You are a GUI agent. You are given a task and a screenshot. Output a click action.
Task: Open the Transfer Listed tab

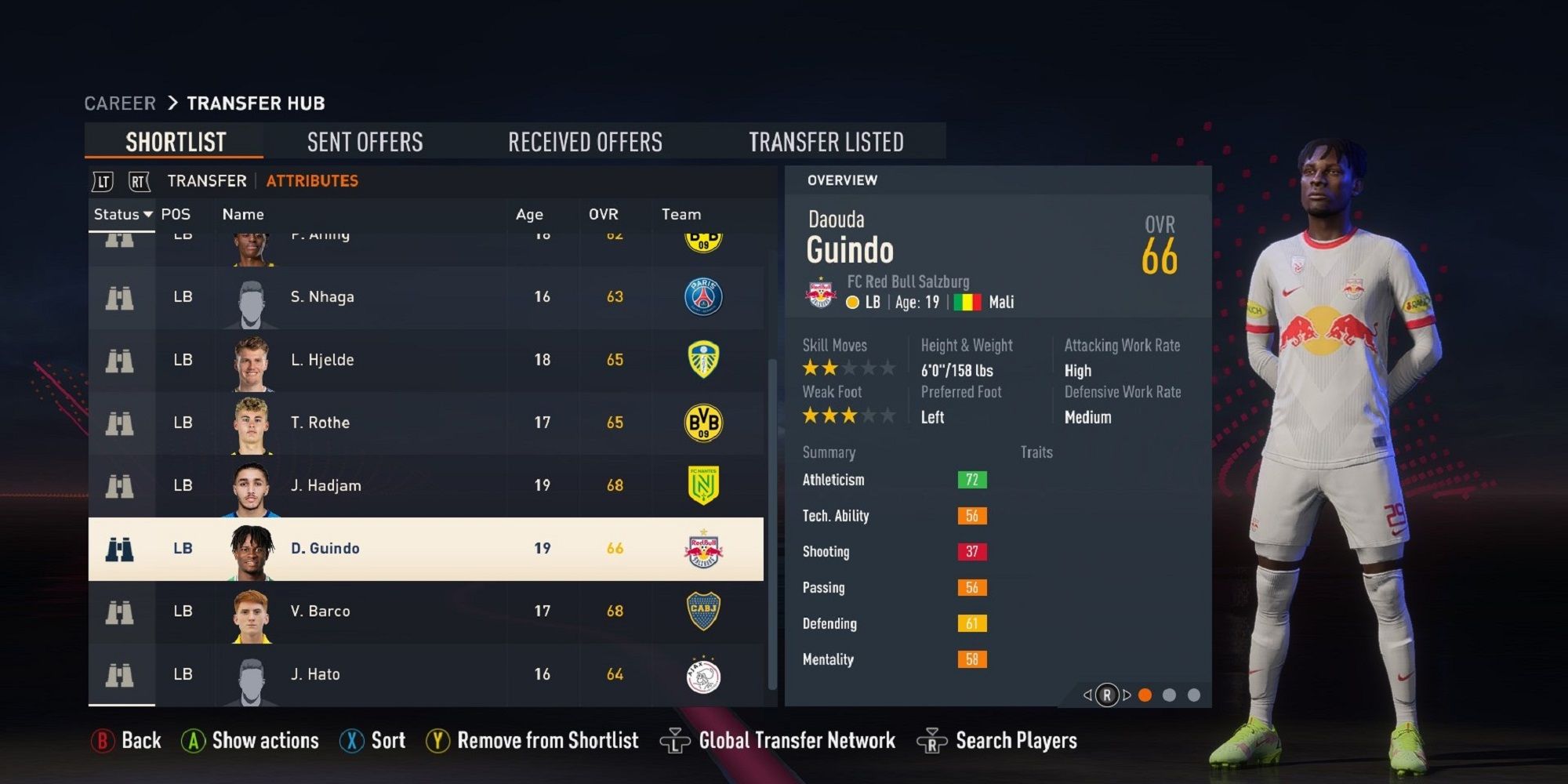pyautogui.click(x=827, y=141)
